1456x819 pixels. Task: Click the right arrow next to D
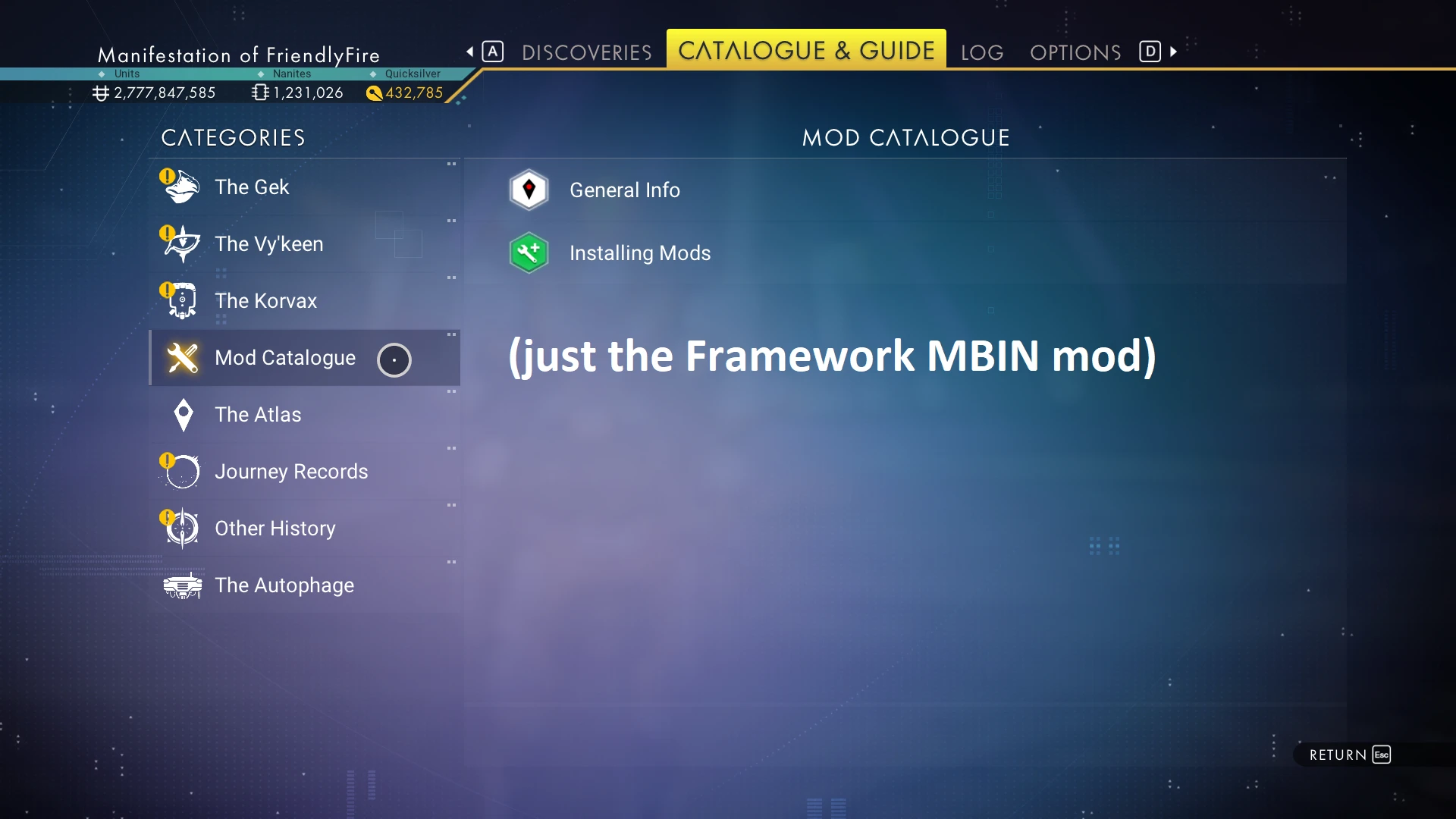[1172, 52]
